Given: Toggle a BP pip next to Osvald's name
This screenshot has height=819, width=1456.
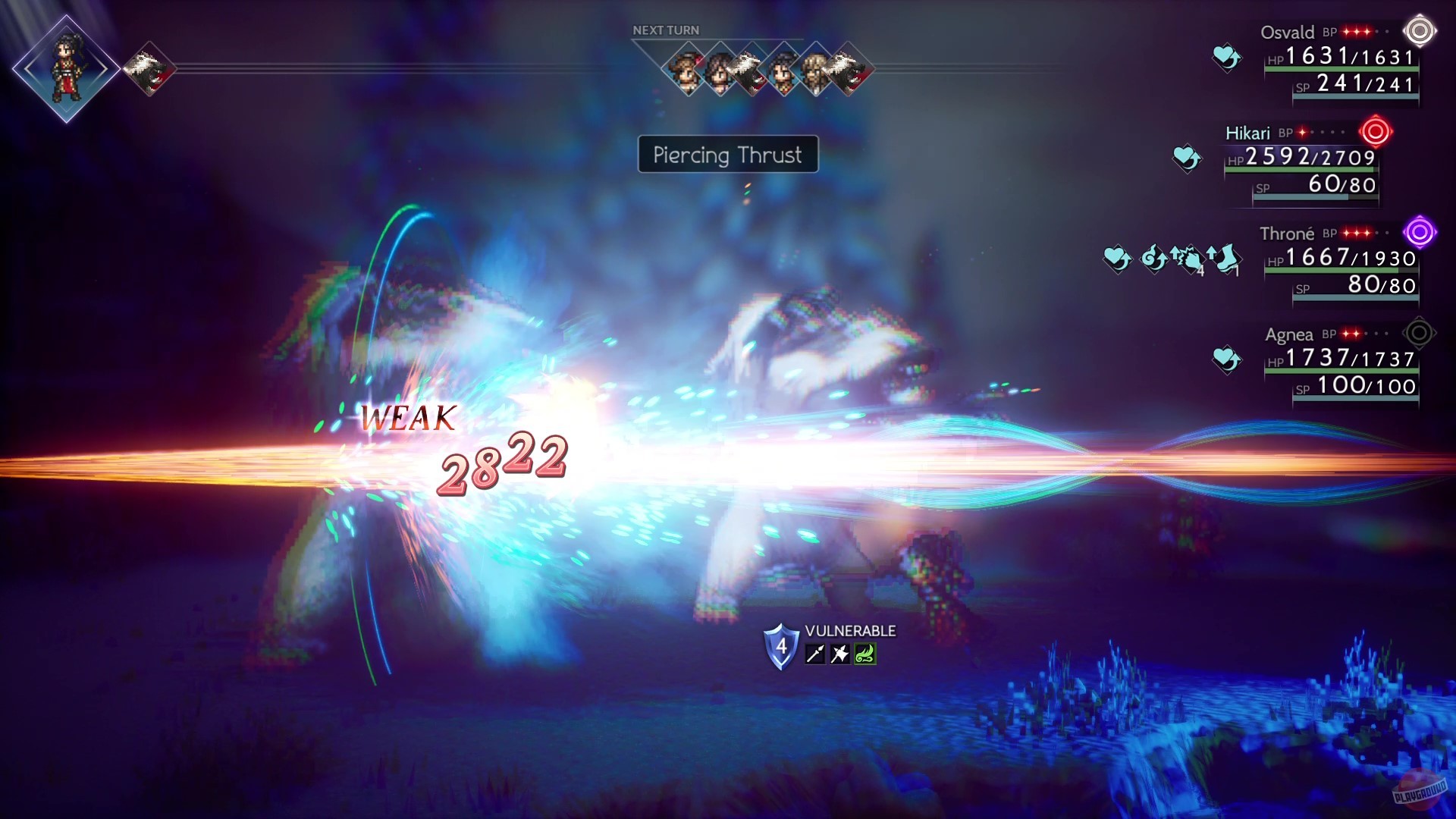Looking at the screenshot, I should [1346, 33].
